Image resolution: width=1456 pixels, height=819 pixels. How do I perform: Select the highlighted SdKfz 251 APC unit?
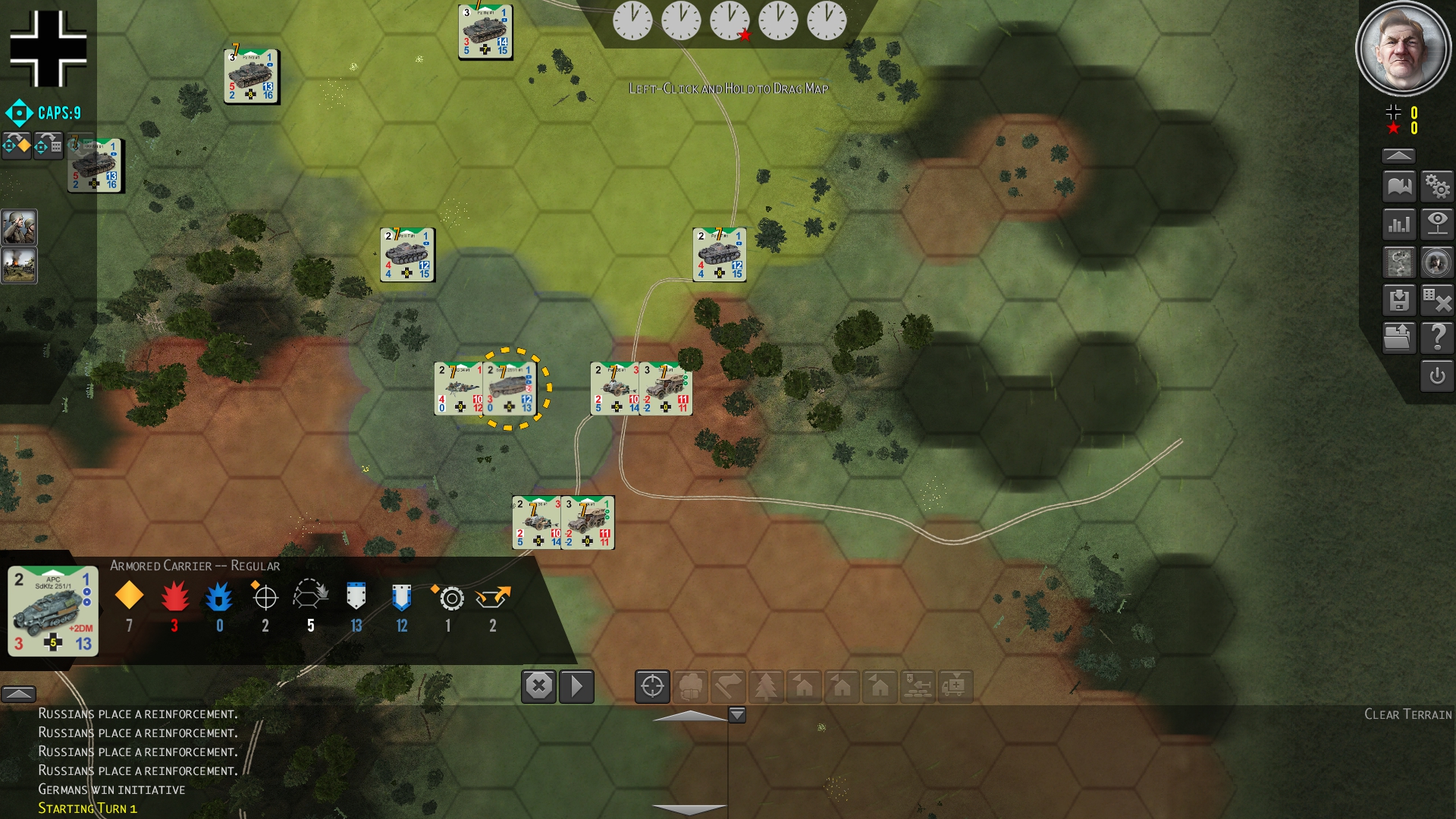point(509,389)
